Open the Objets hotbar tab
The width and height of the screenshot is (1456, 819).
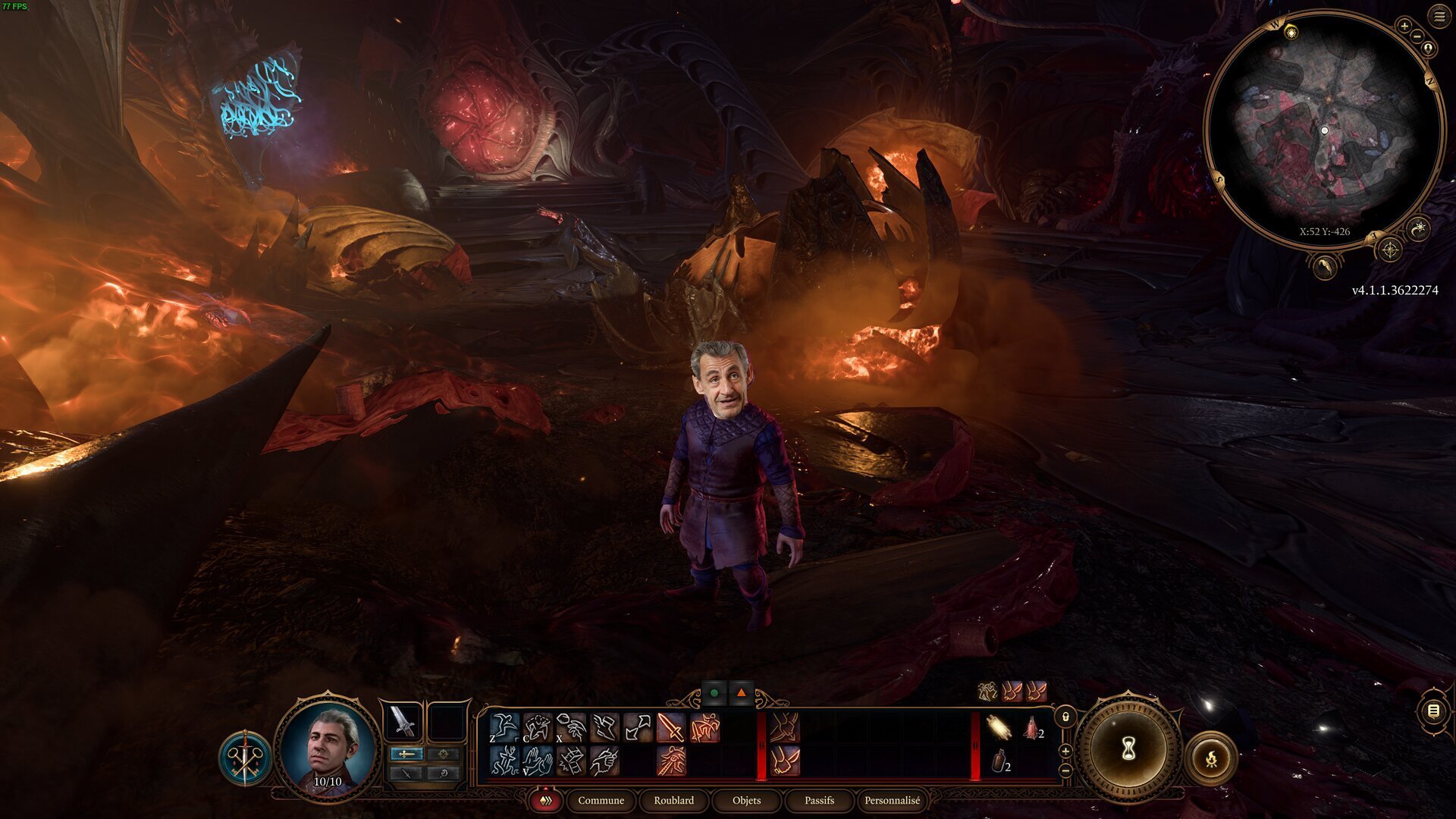coord(746,800)
